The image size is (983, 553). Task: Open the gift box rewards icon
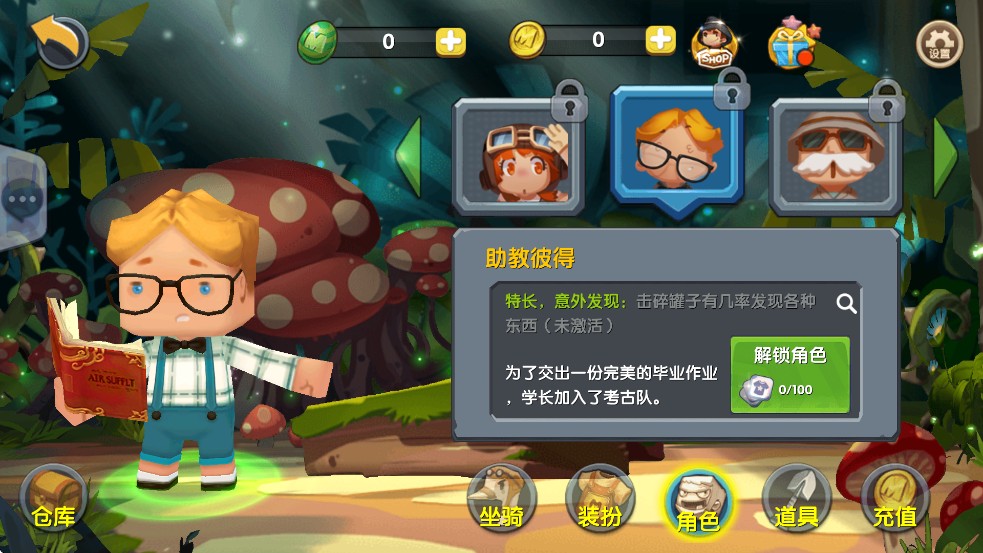coord(789,43)
